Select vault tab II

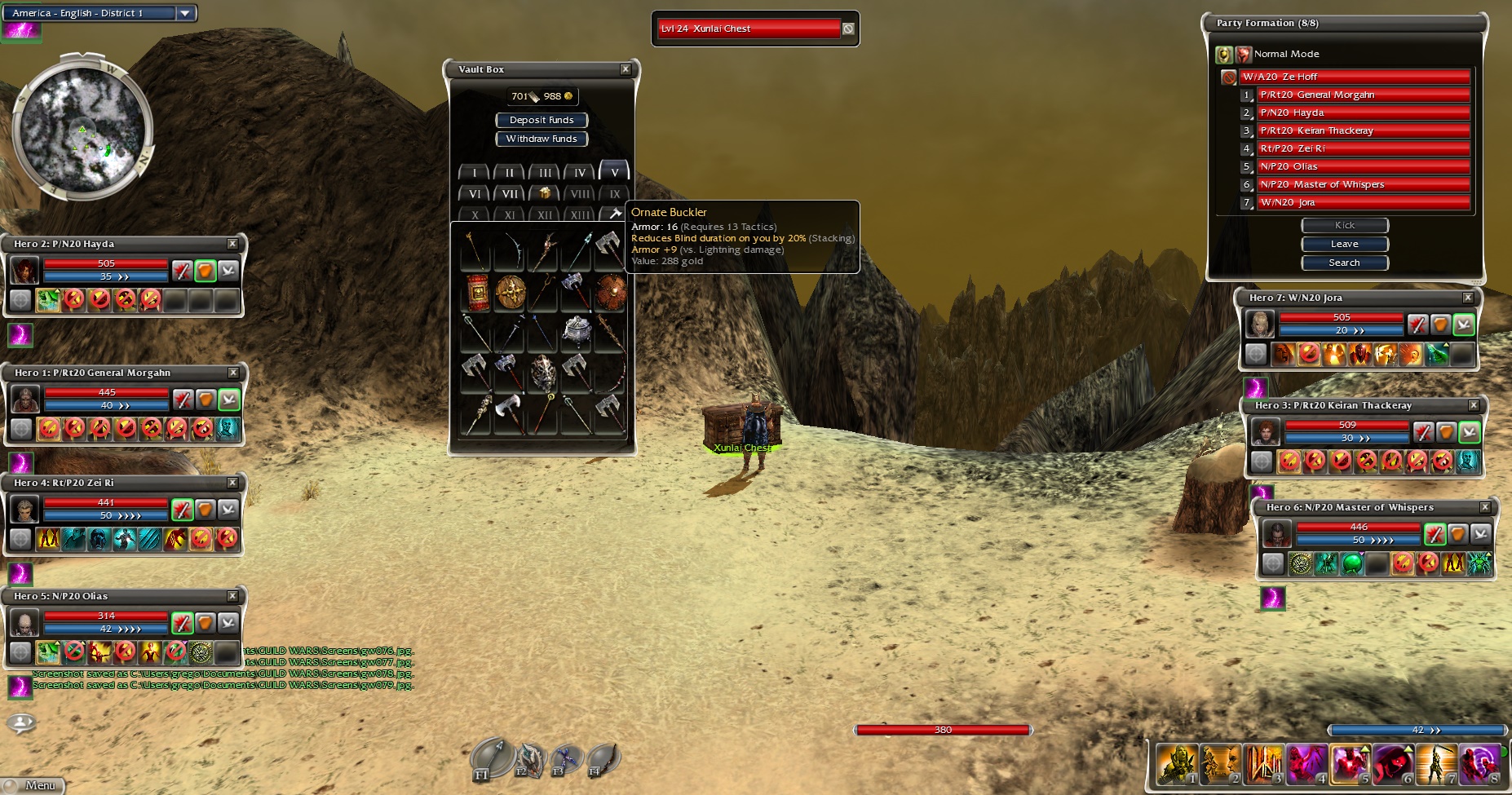(x=510, y=173)
